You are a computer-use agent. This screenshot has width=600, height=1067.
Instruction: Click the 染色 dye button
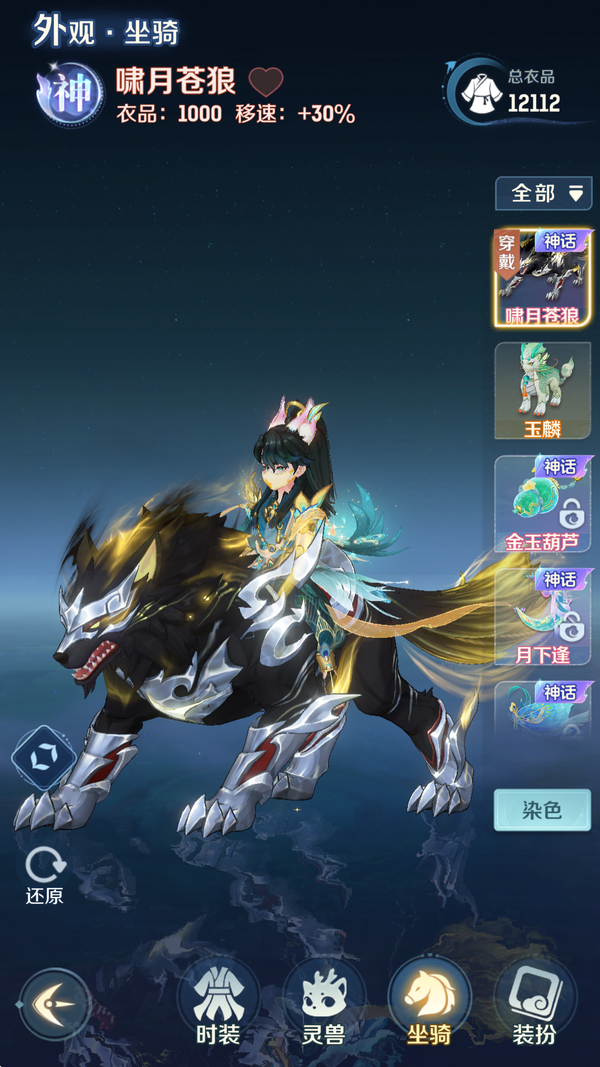click(x=542, y=809)
